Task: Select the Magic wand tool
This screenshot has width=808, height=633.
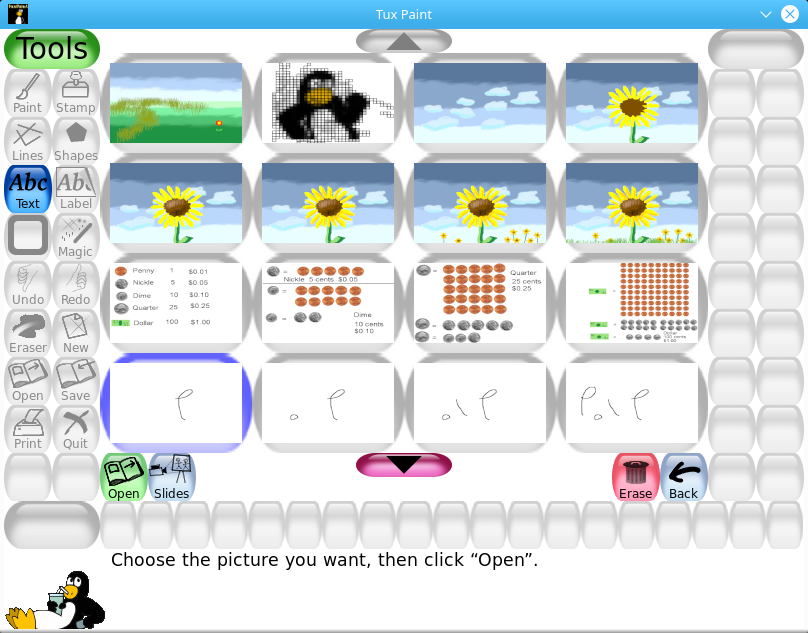Action: coord(76,237)
